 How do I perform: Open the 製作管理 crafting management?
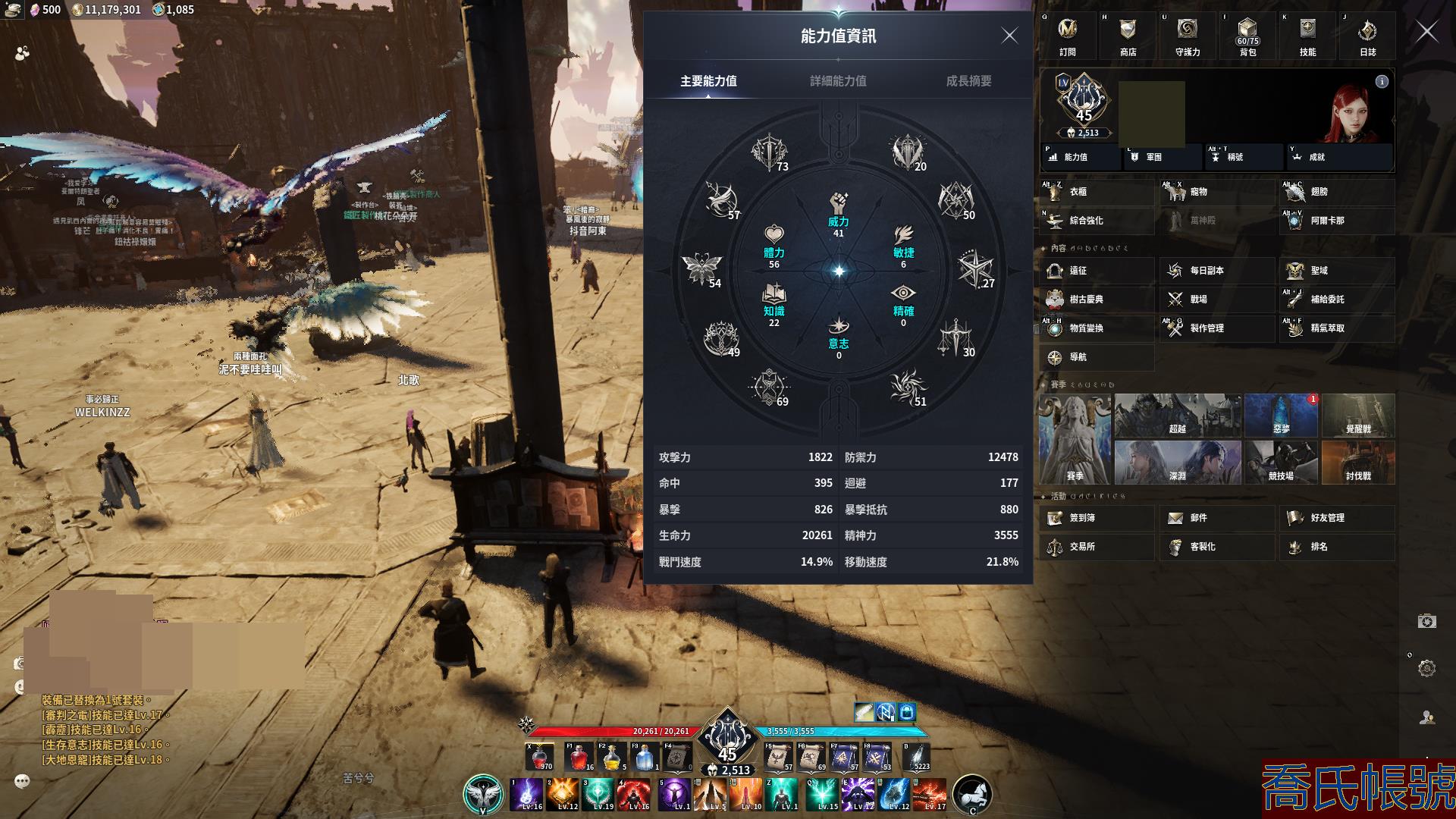(x=1216, y=328)
